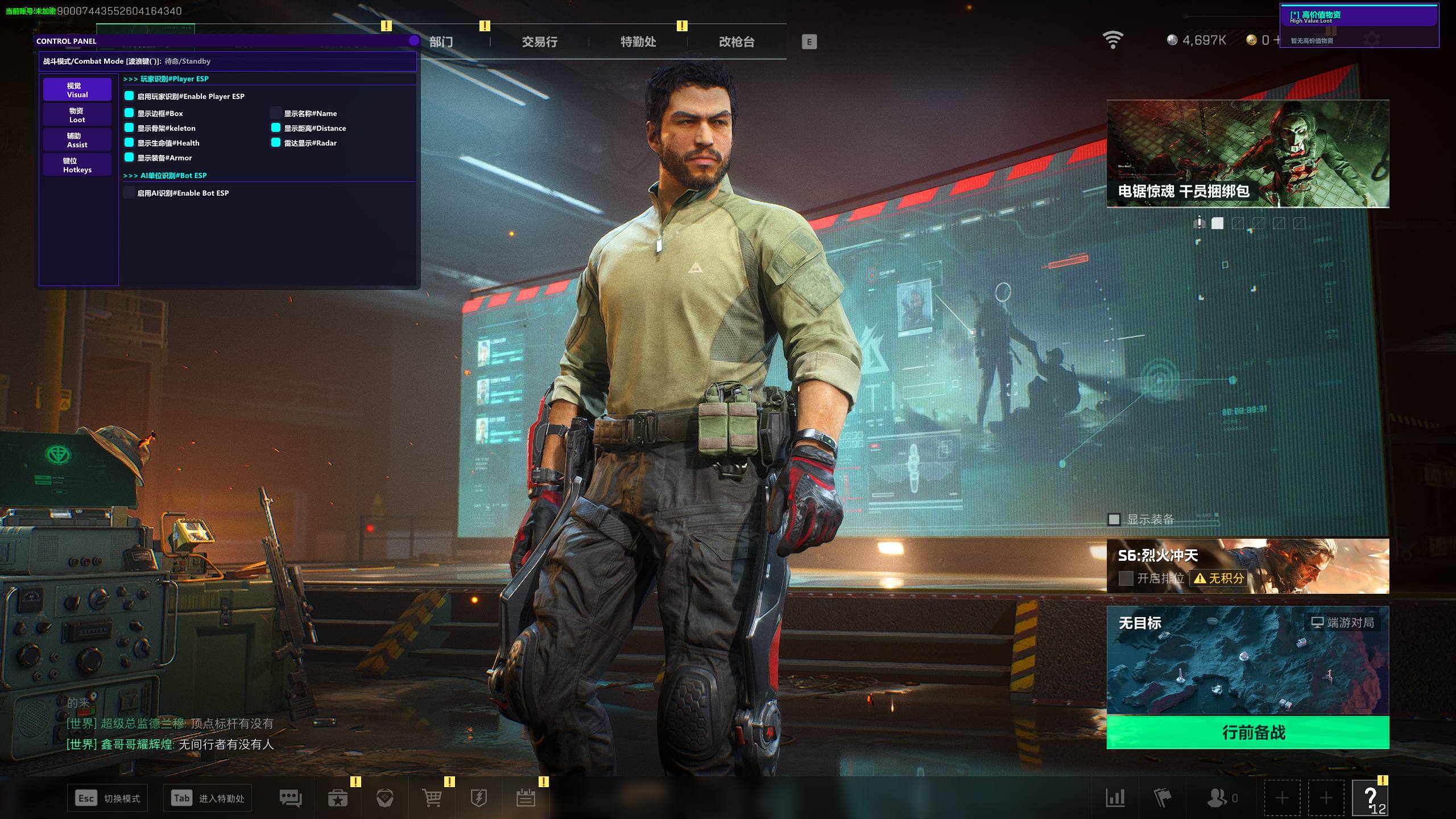The height and width of the screenshot is (819, 1456).
Task: Click the 切换模式 button
Action: [108, 799]
